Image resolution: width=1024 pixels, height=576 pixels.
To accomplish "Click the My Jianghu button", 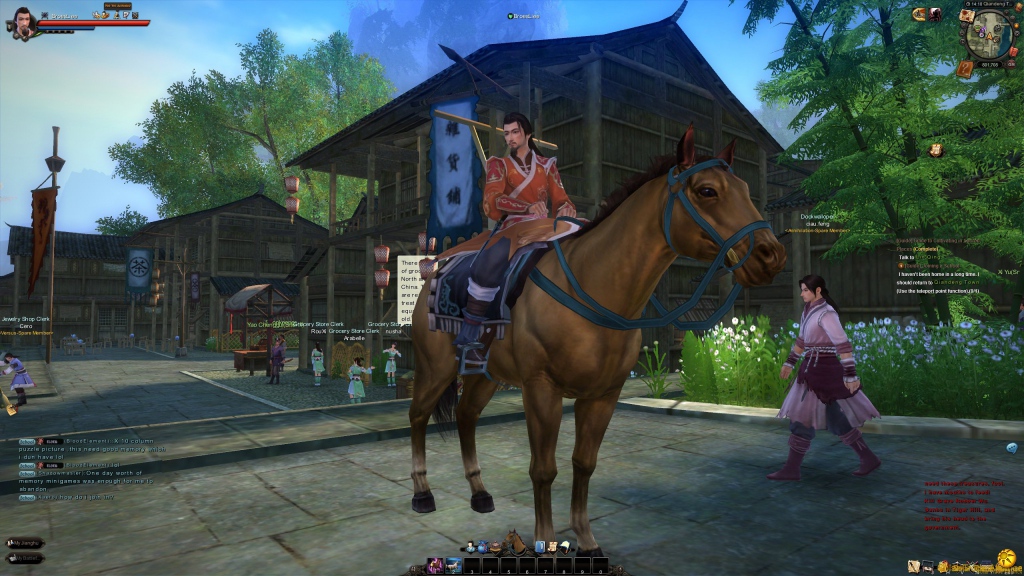I will pyautogui.click(x=26, y=543).
